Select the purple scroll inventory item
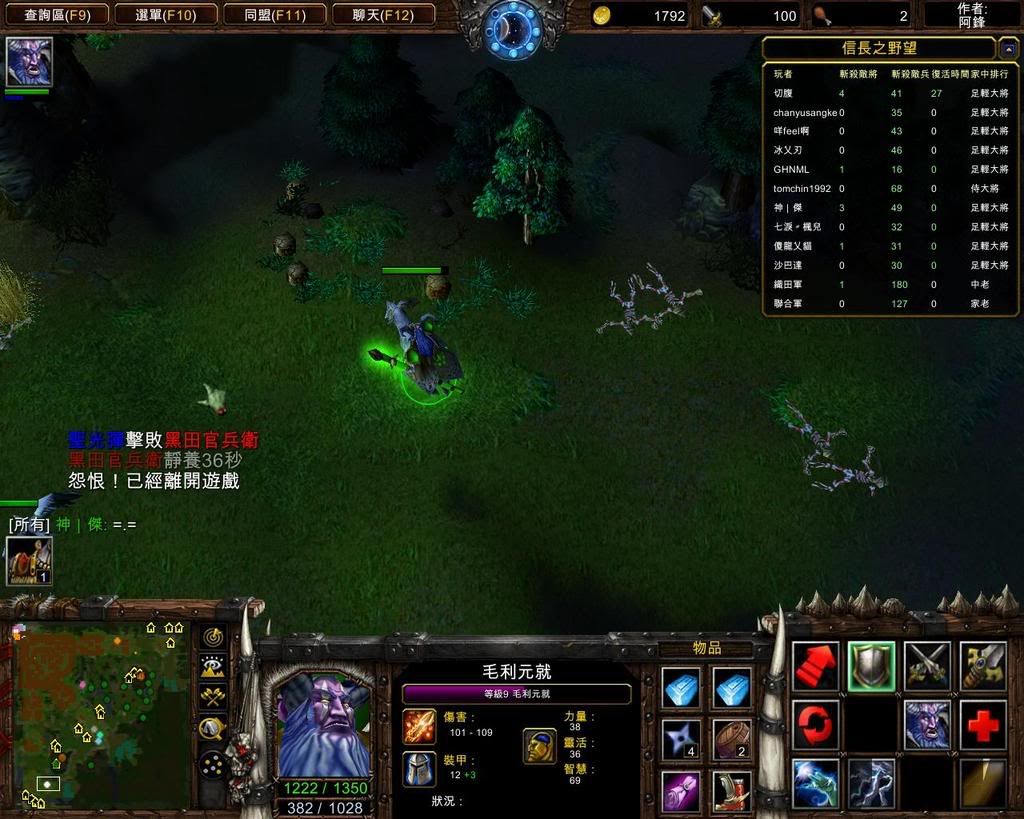Screen dimensions: 1024x819 (x=681, y=791)
